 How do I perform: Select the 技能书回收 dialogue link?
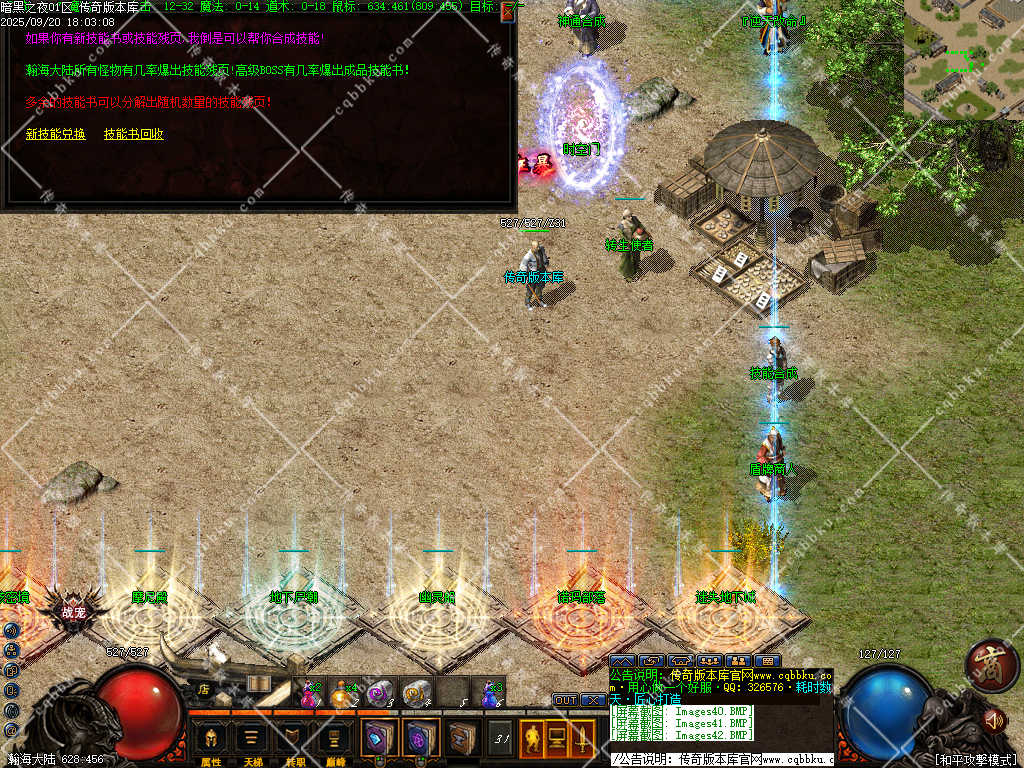(x=133, y=134)
